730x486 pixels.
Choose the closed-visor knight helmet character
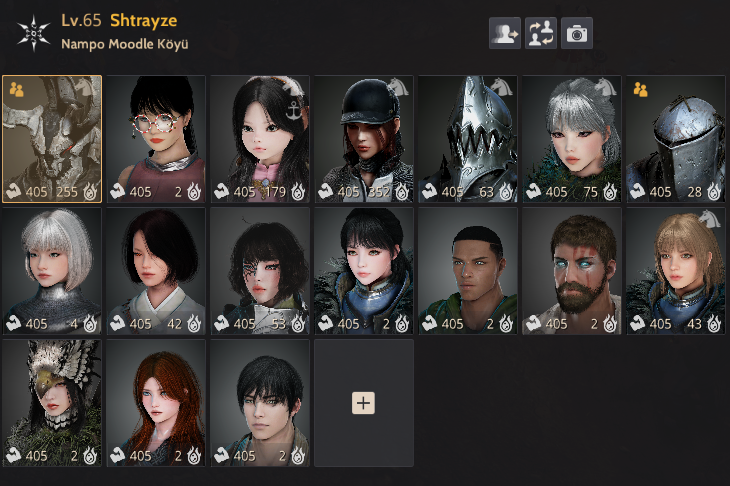[x=676, y=138]
